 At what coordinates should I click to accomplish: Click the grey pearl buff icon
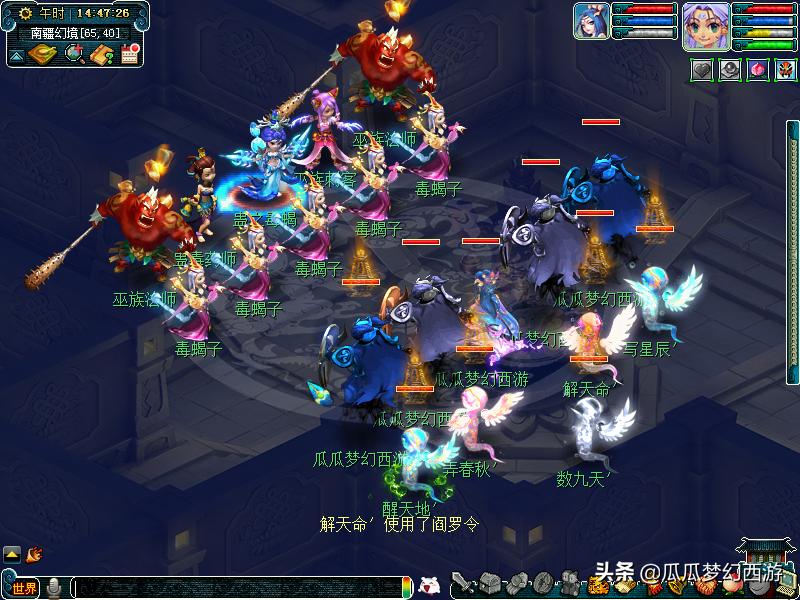[x=730, y=70]
